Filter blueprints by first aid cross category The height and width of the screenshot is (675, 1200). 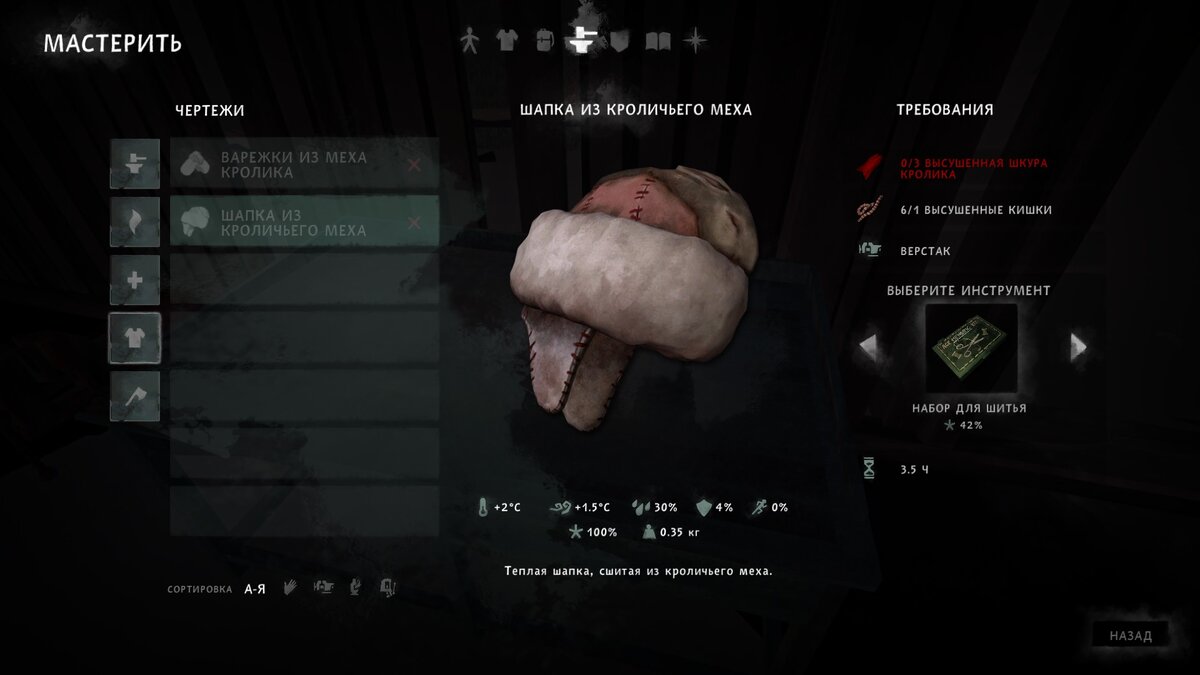click(134, 281)
